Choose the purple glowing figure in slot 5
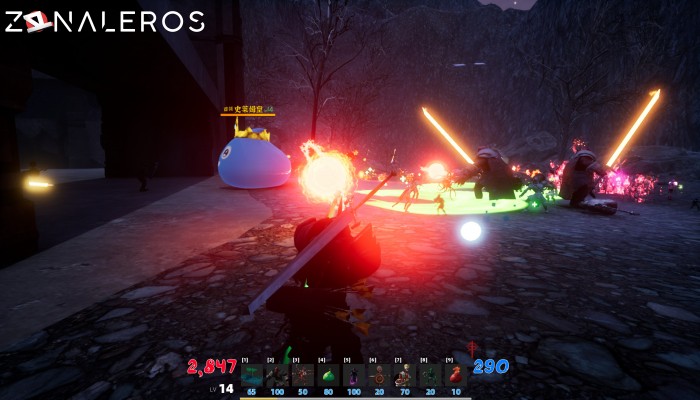The image size is (700, 400). pyautogui.click(x=354, y=375)
